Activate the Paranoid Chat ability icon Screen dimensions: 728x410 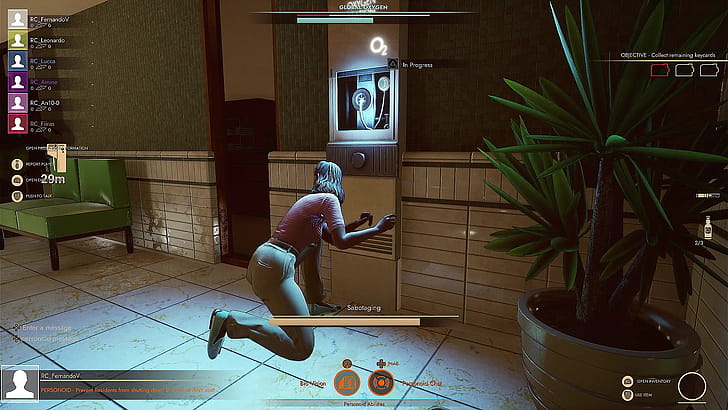379,381
